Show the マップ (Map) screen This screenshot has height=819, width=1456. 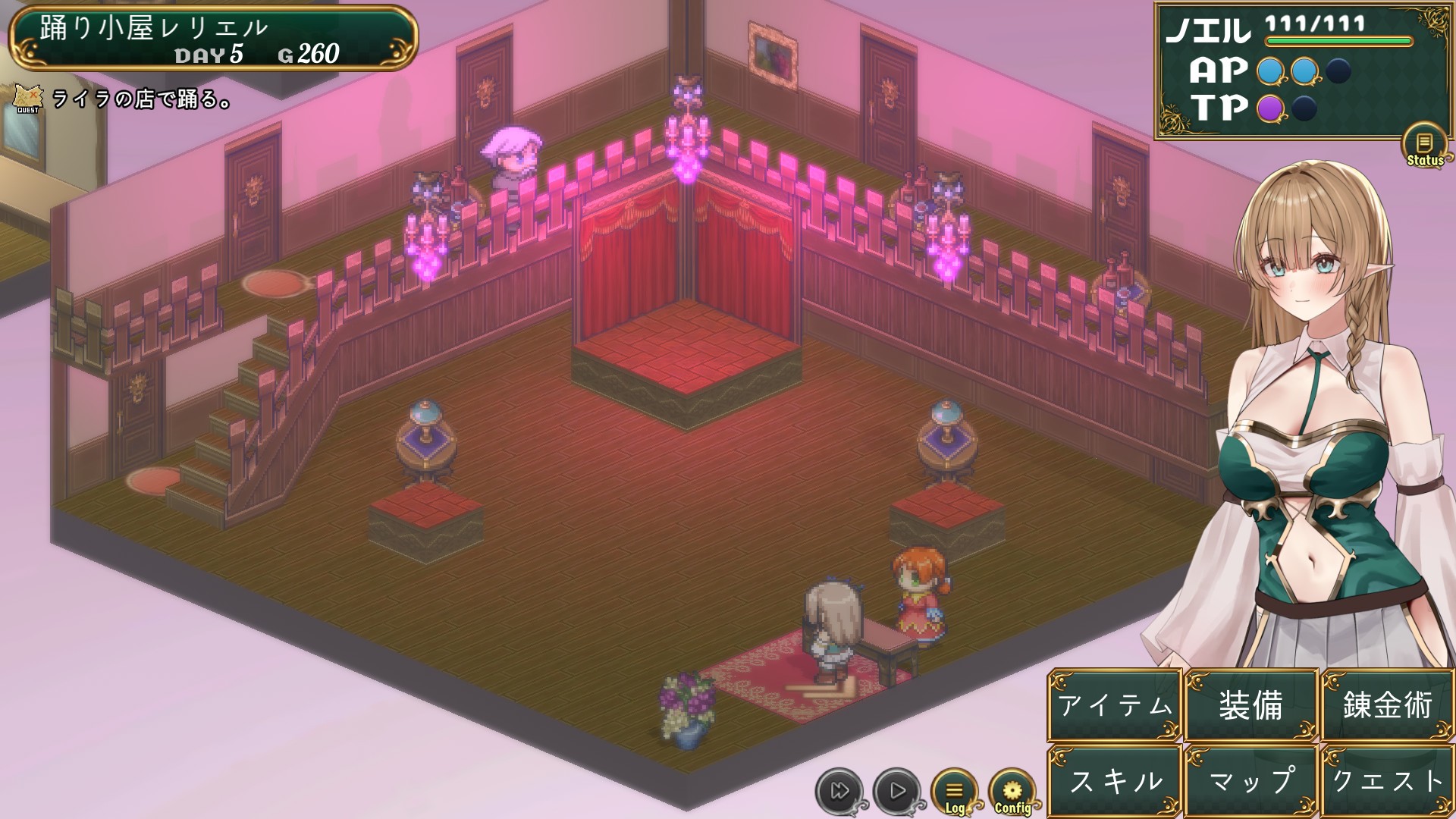pyautogui.click(x=1250, y=781)
